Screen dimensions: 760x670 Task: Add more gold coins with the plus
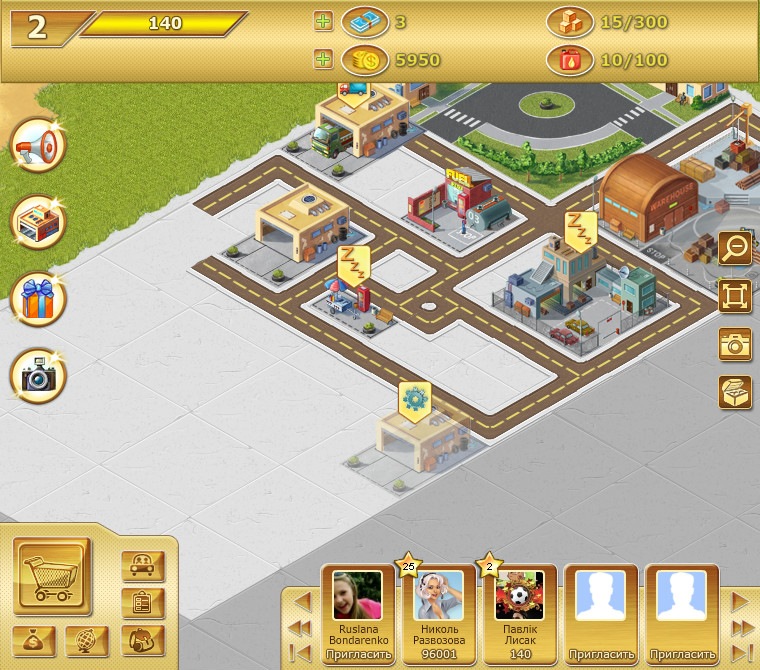(323, 60)
